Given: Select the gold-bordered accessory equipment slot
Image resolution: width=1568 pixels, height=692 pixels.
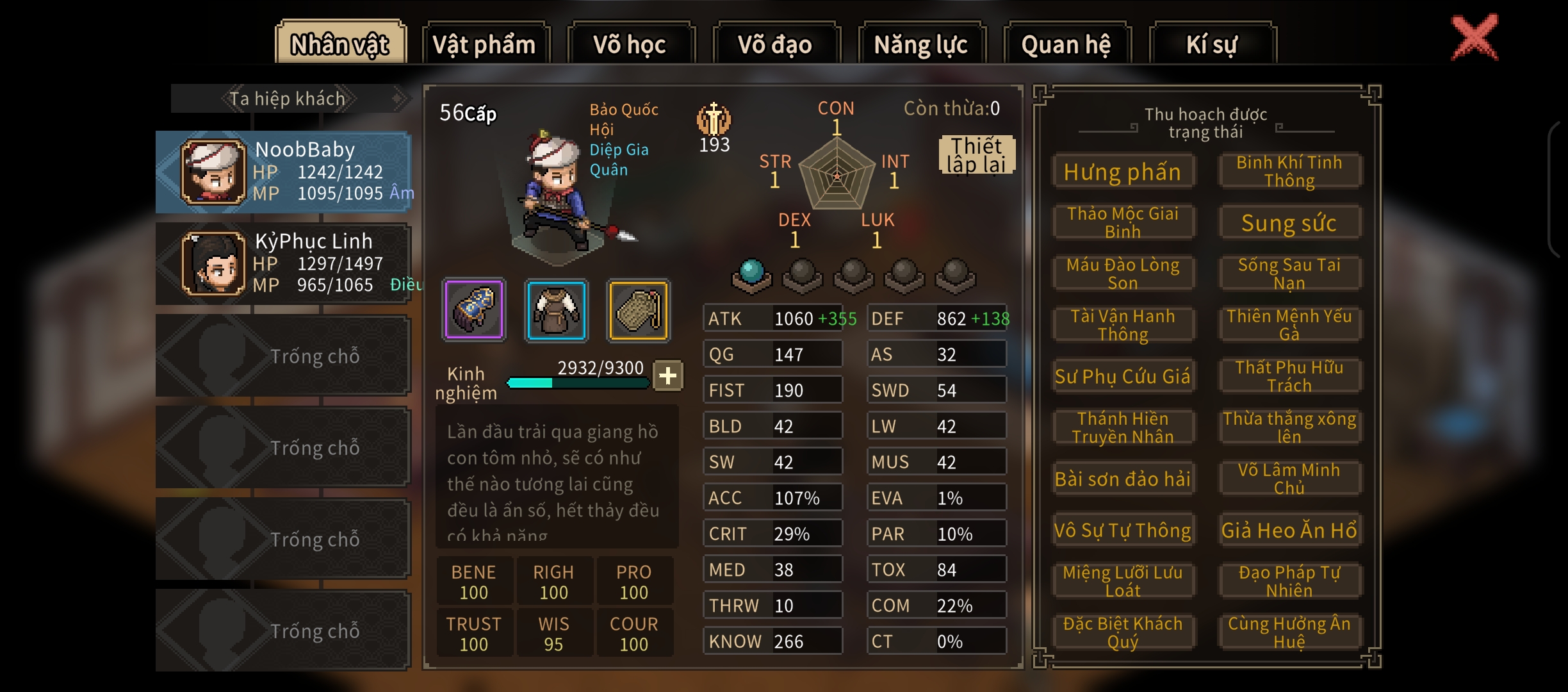Looking at the screenshot, I should (638, 309).
